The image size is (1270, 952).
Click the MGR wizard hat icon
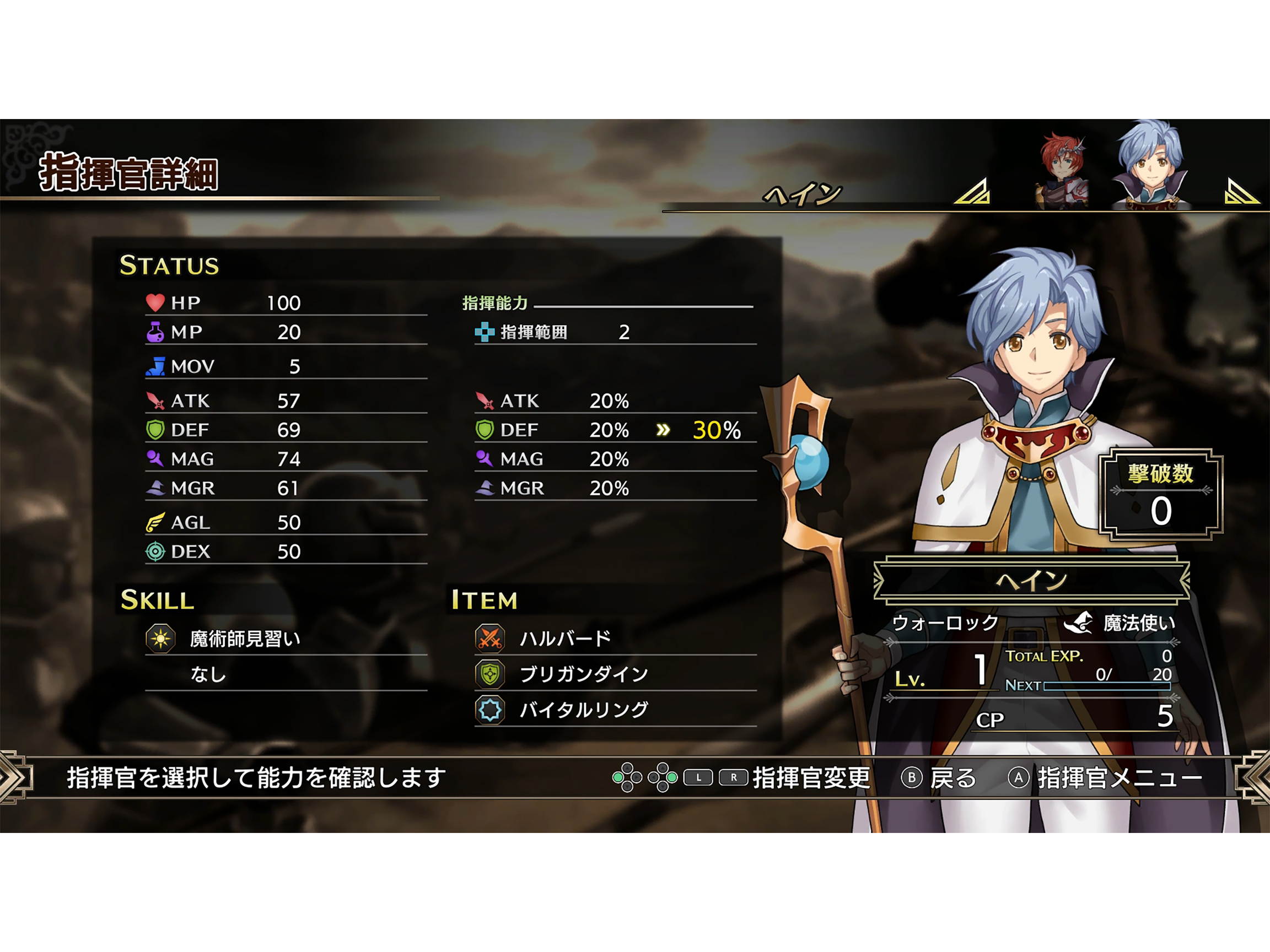point(158,488)
